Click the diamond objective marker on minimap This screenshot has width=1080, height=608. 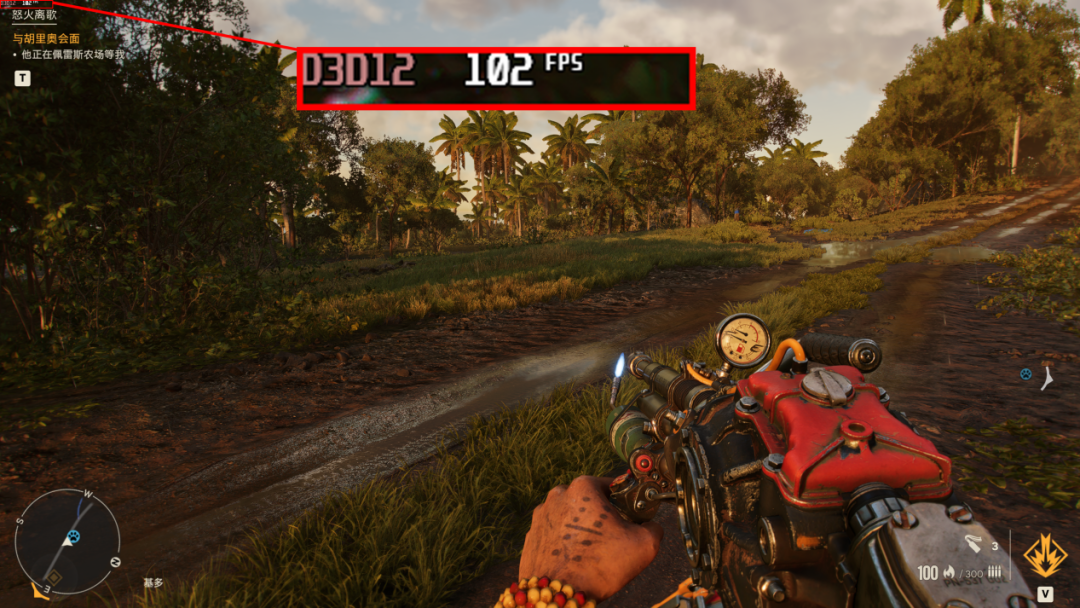pos(54,577)
